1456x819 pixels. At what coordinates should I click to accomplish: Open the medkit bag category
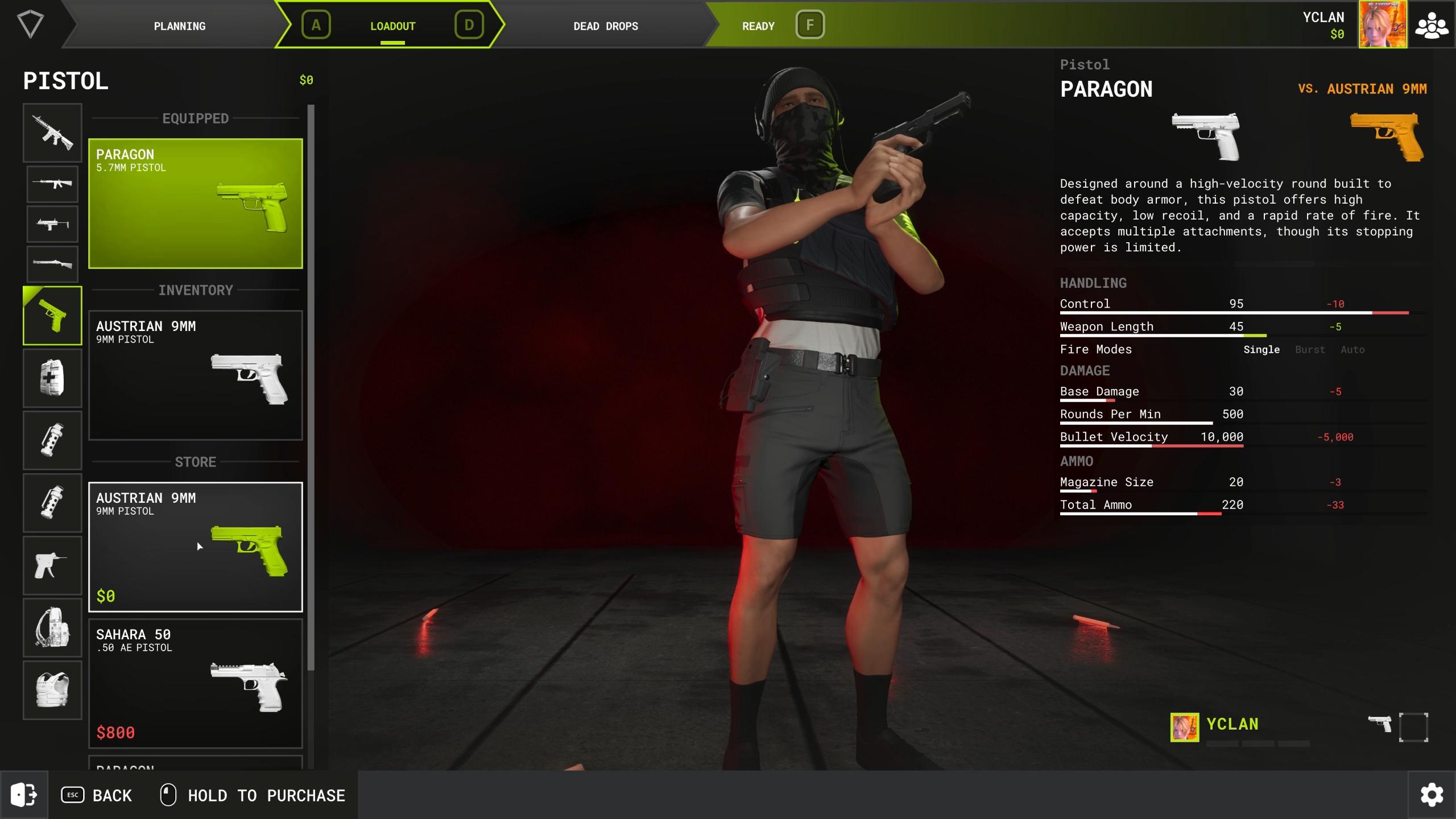52,378
